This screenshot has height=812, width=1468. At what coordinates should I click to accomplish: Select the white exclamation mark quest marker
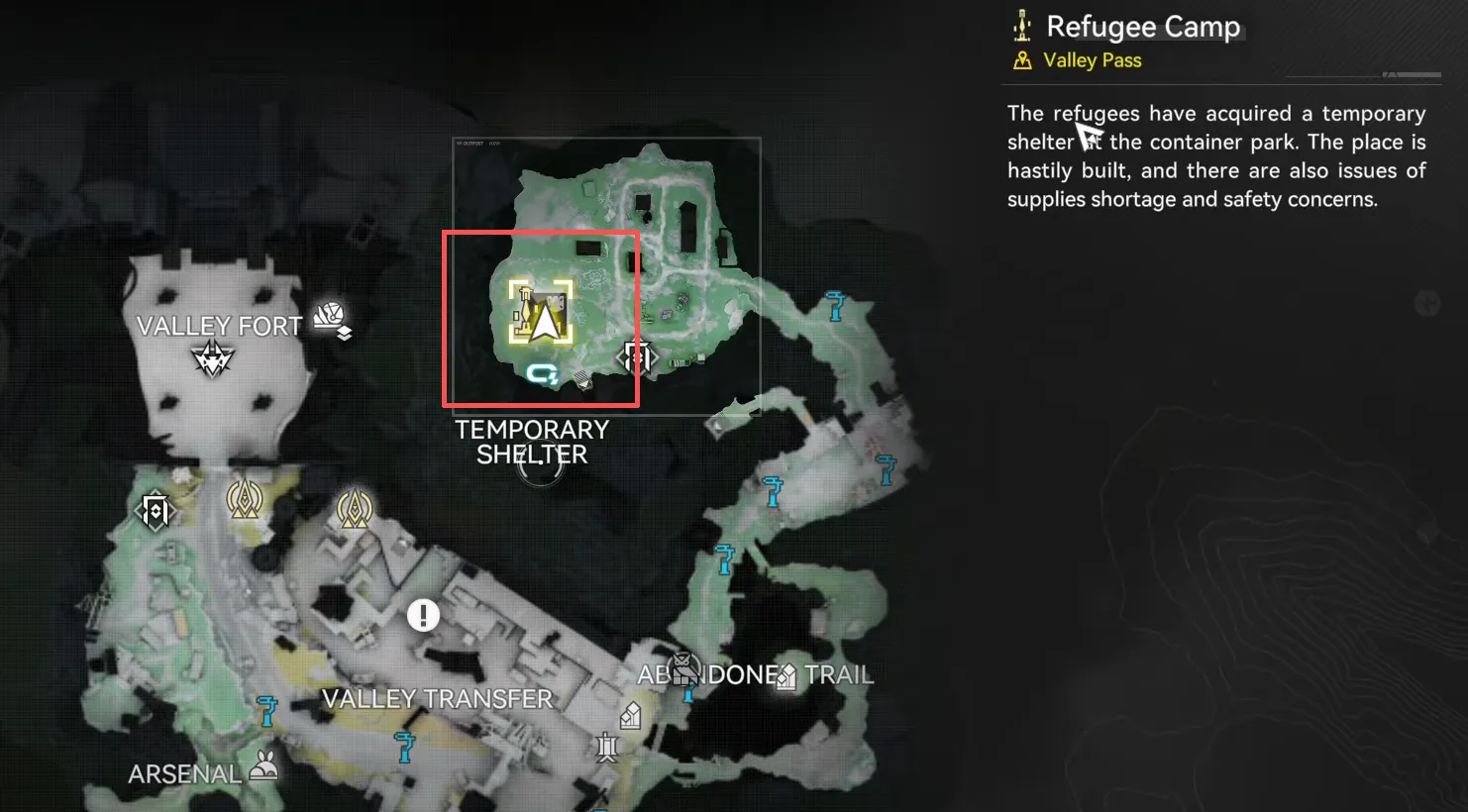(423, 615)
